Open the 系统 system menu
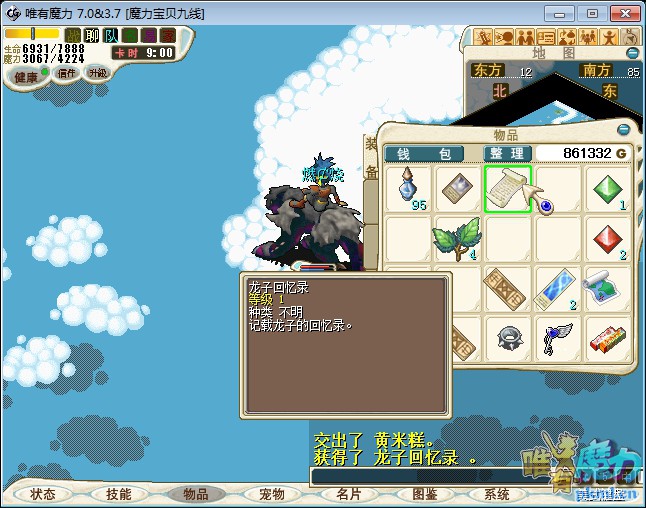The image size is (646, 508). [497, 494]
